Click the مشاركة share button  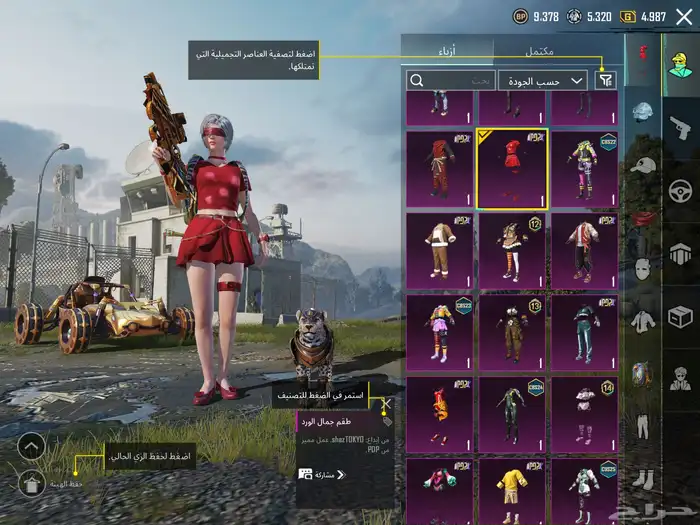[x=320, y=474]
